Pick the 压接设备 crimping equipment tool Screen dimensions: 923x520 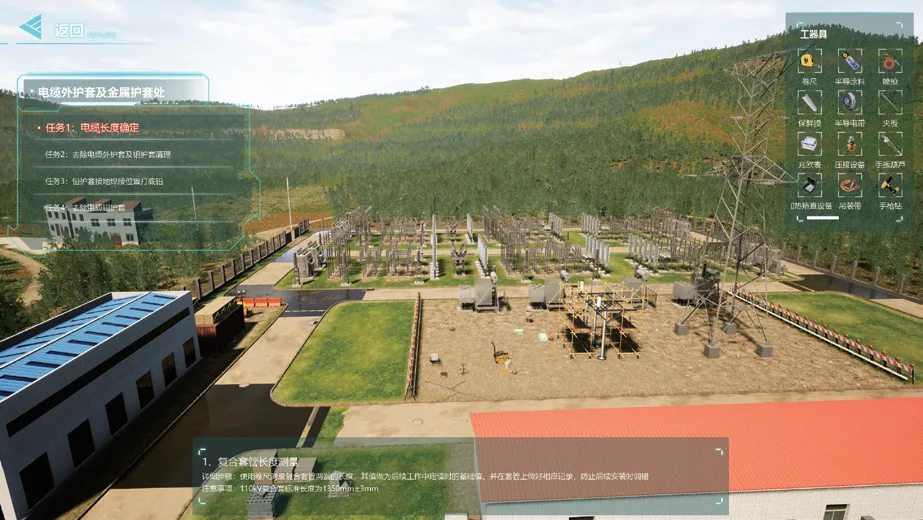849,144
